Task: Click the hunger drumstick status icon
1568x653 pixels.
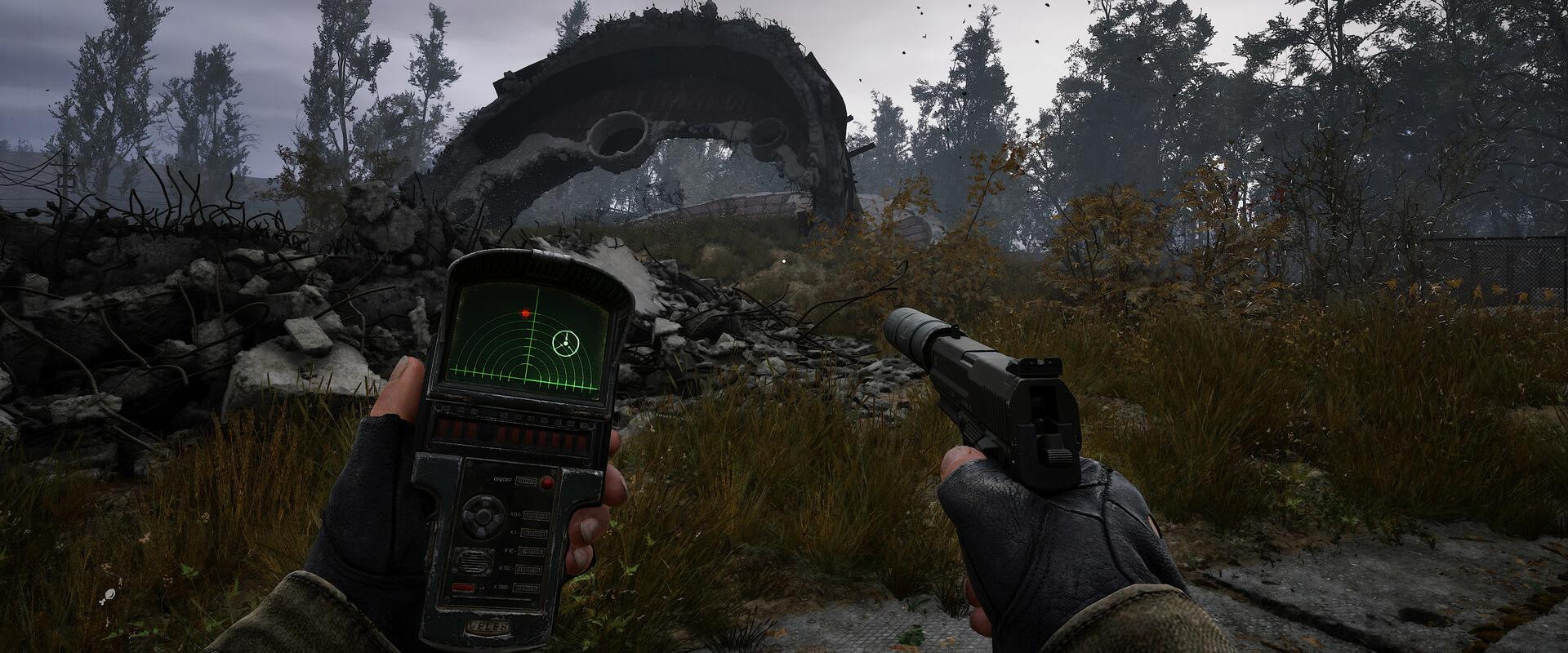Action: coord(109,596)
